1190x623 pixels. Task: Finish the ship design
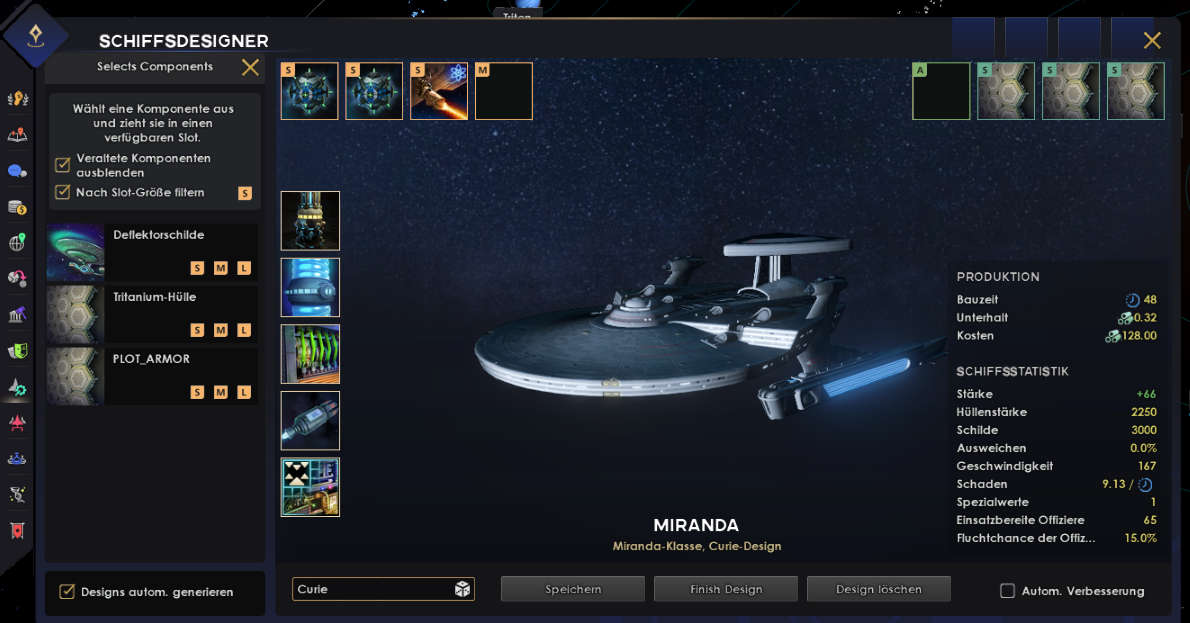(726, 589)
